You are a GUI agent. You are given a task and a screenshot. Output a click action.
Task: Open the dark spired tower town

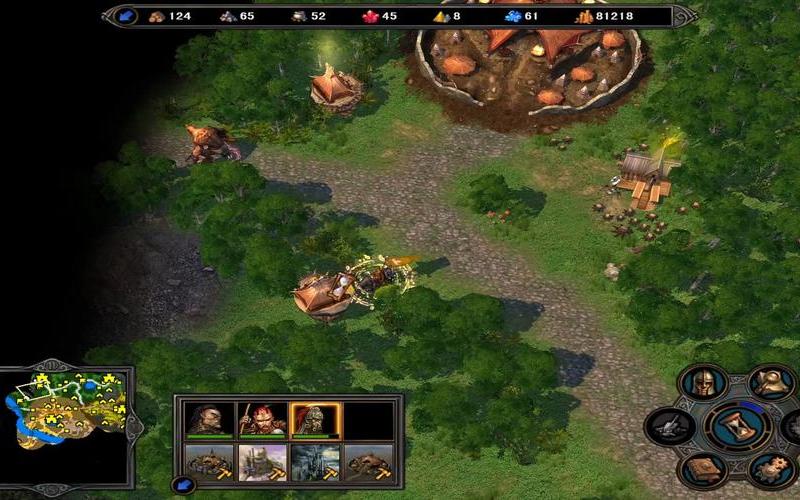(316, 463)
